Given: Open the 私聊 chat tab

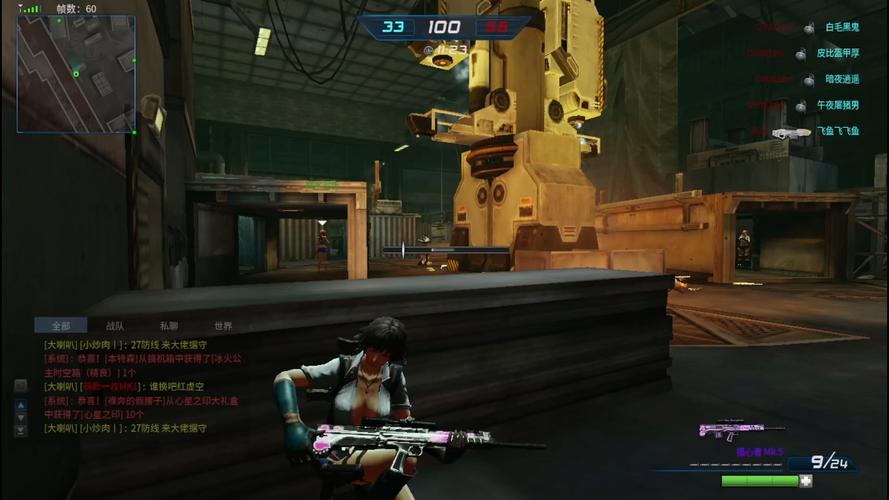Looking at the screenshot, I should pos(169,326).
